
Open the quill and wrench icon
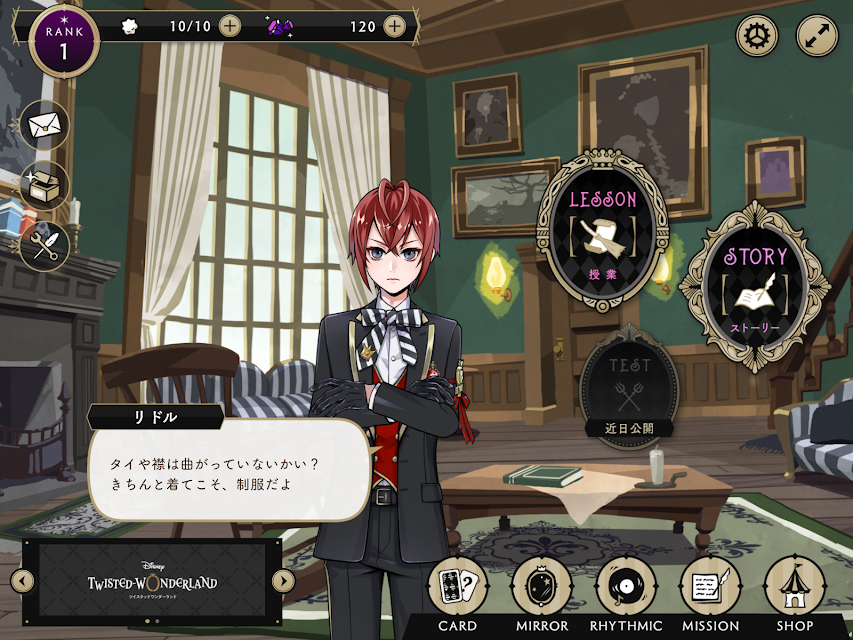[44, 245]
